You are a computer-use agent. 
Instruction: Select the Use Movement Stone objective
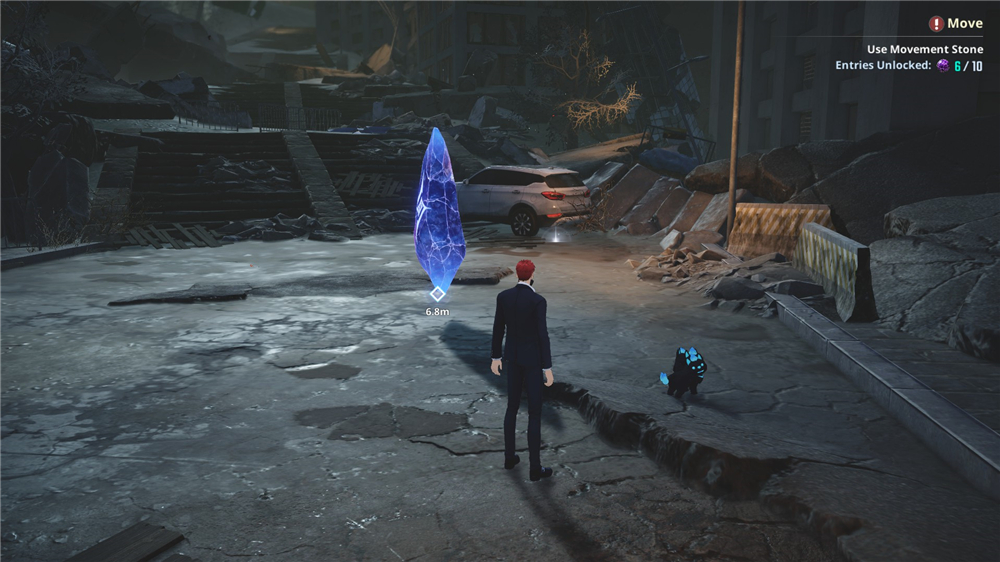(x=924, y=49)
